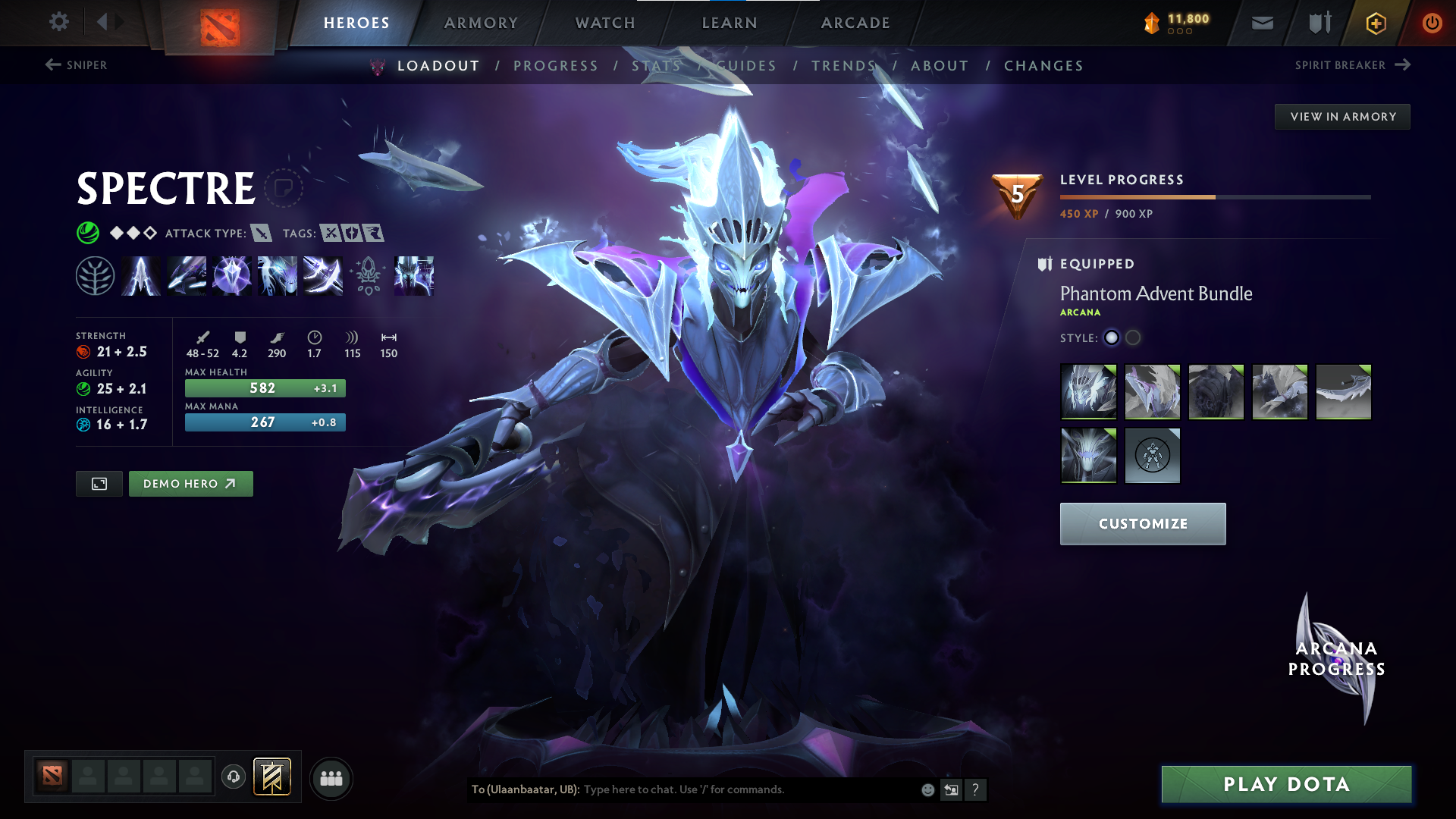Select the first loadout style radio button
Image resolution: width=1456 pixels, height=819 pixels.
coord(1111,338)
